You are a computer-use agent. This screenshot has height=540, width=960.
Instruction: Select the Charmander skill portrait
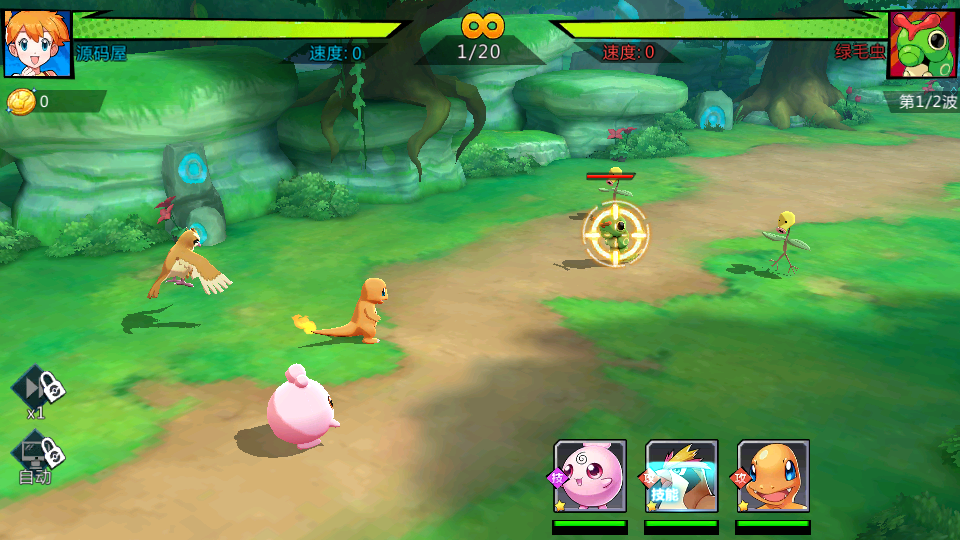pos(773,476)
